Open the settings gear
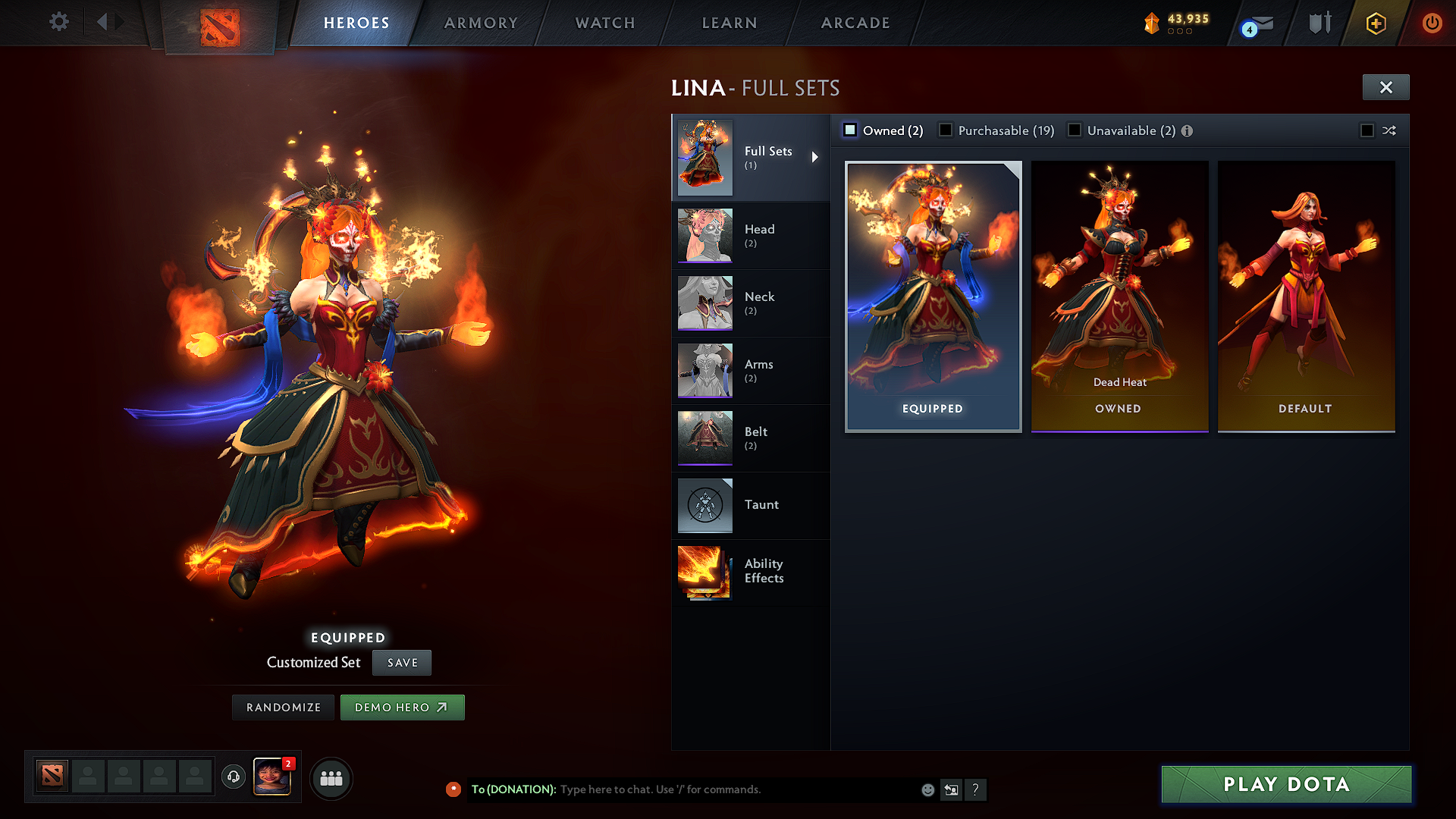The width and height of the screenshot is (1456, 819). 58,22
